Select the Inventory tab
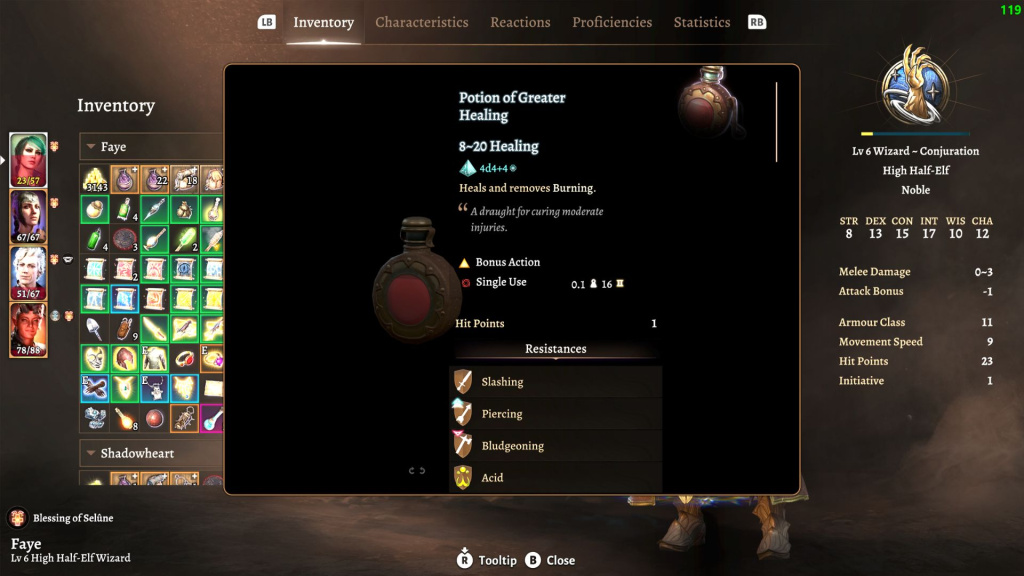The width and height of the screenshot is (1024, 576). (323, 22)
